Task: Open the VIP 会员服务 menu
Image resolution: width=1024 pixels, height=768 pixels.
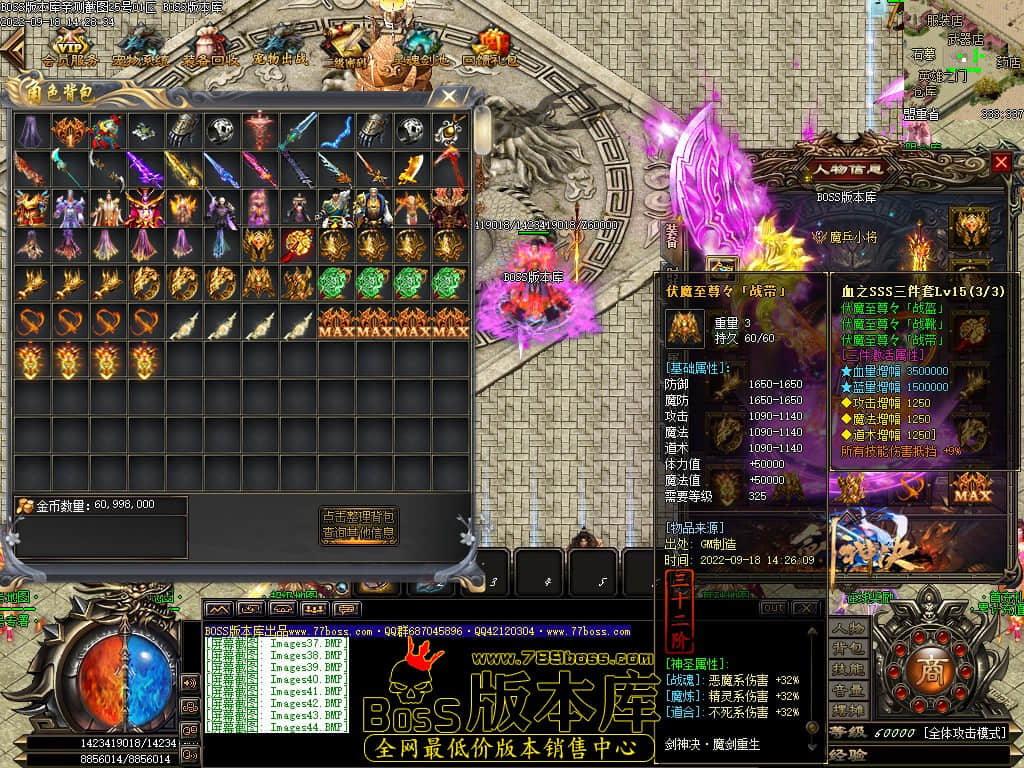Action: 70,46
